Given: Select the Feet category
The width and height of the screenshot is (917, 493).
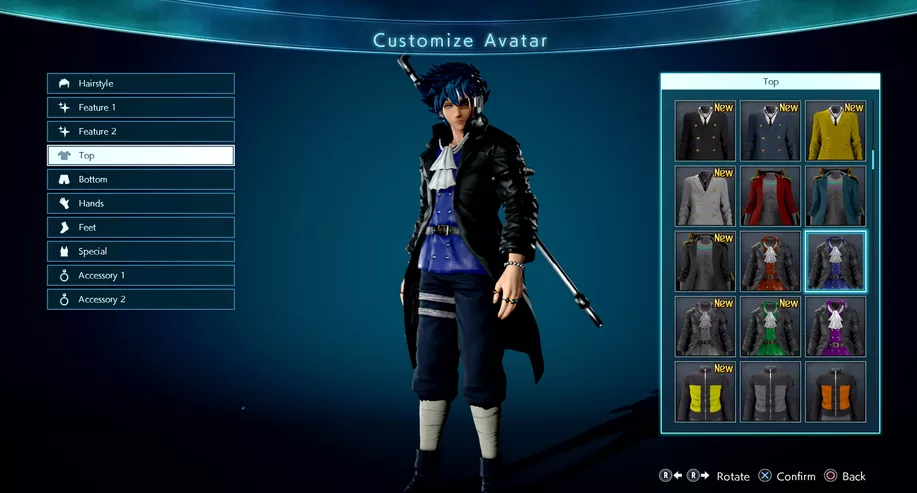Looking at the screenshot, I should point(140,228).
